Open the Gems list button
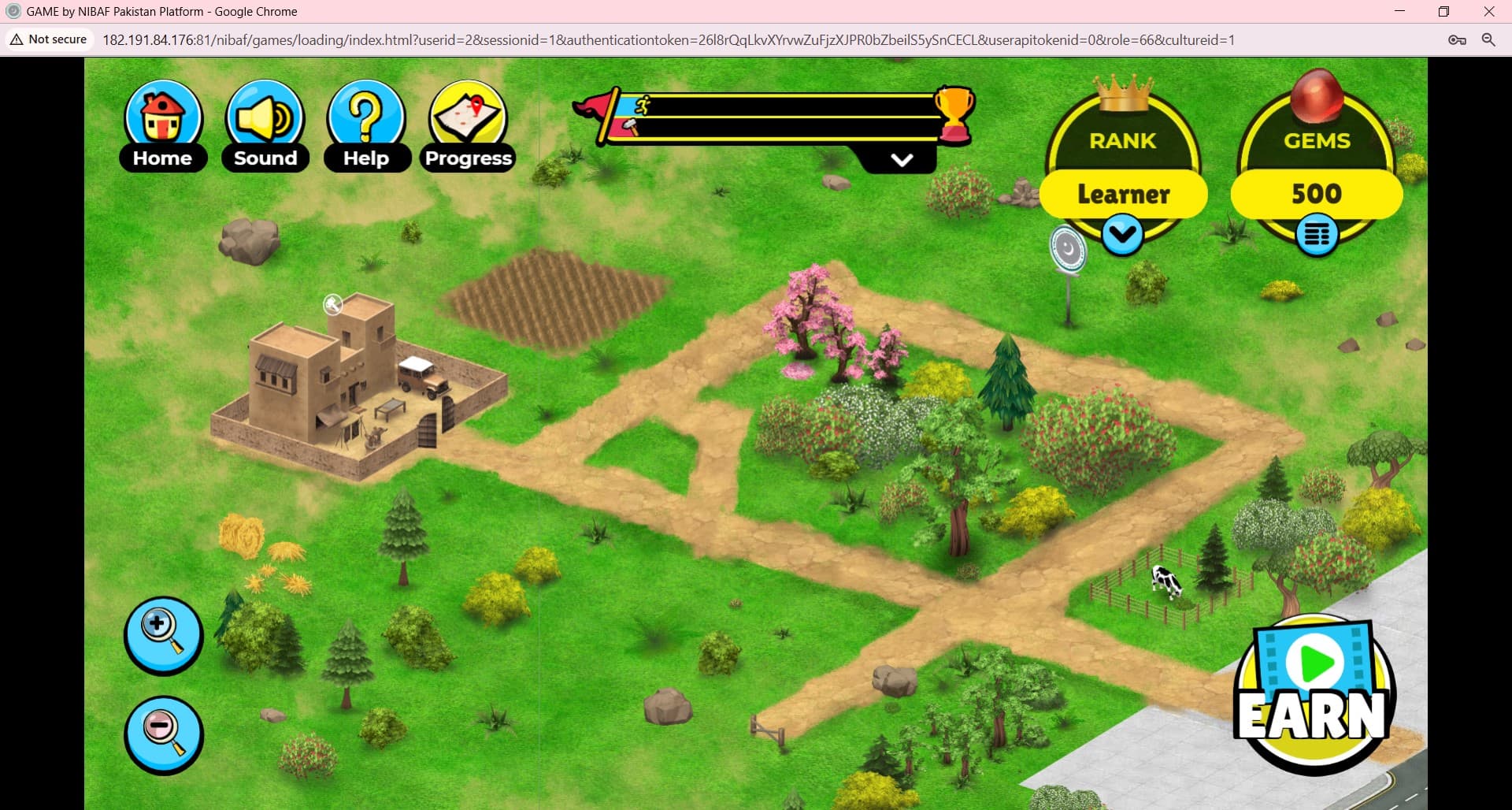Image resolution: width=1512 pixels, height=810 pixels. point(1316,235)
